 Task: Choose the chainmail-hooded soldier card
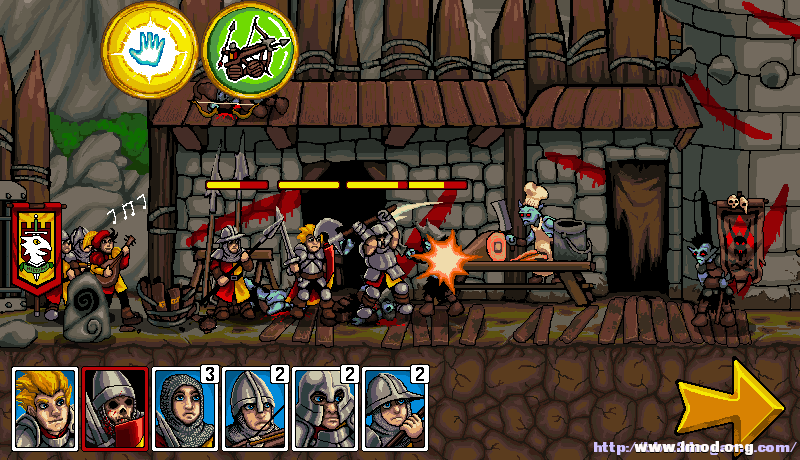coord(185,408)
